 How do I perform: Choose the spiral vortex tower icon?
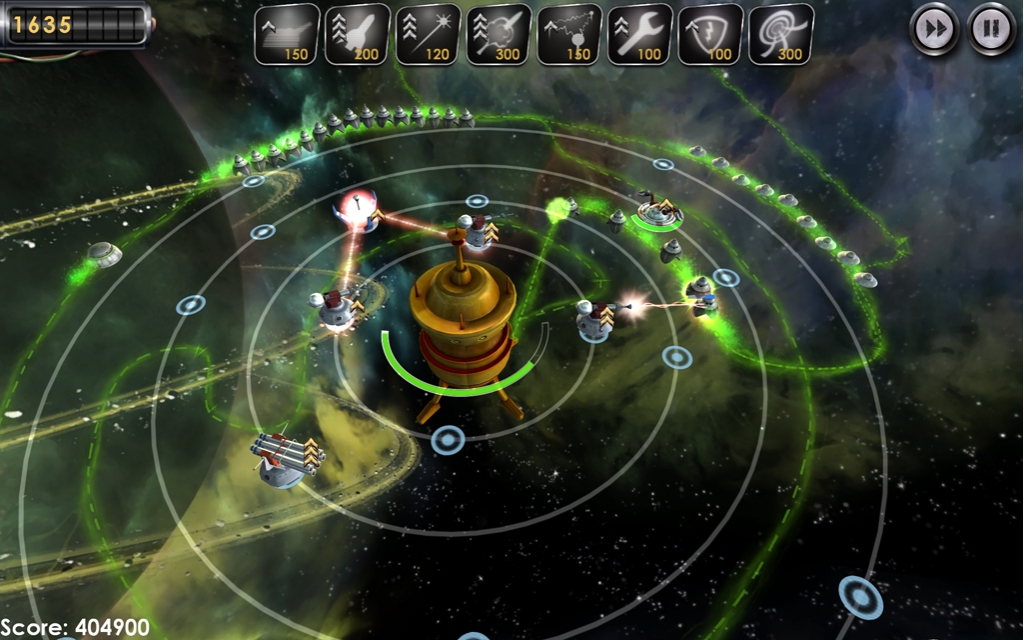[781, 34]
